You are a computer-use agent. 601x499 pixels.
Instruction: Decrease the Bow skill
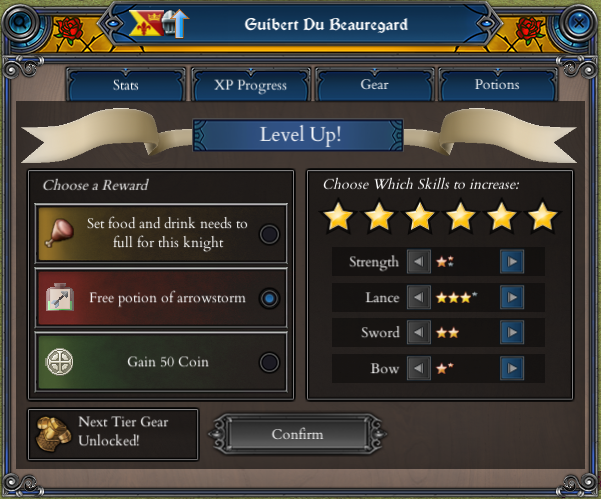(x=419, y=369)
